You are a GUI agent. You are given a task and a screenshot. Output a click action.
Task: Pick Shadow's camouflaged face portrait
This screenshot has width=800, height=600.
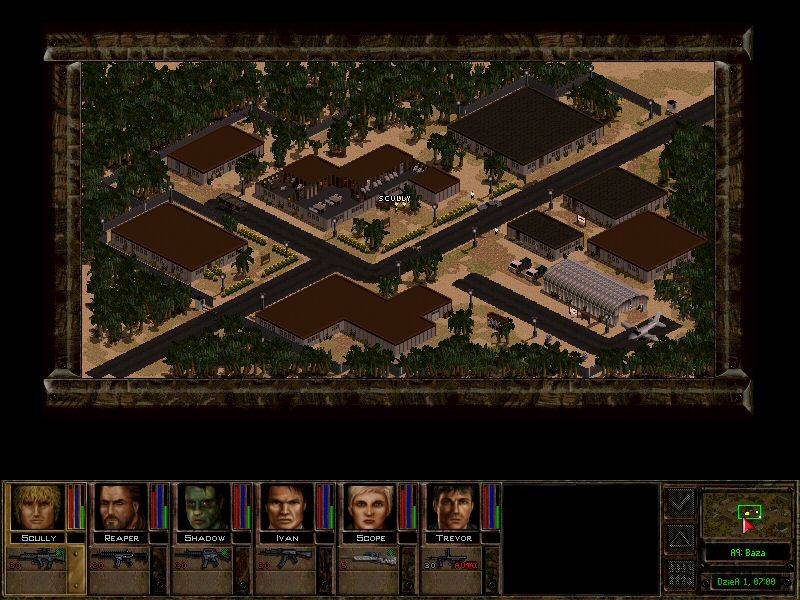click(x=203, y=508)
